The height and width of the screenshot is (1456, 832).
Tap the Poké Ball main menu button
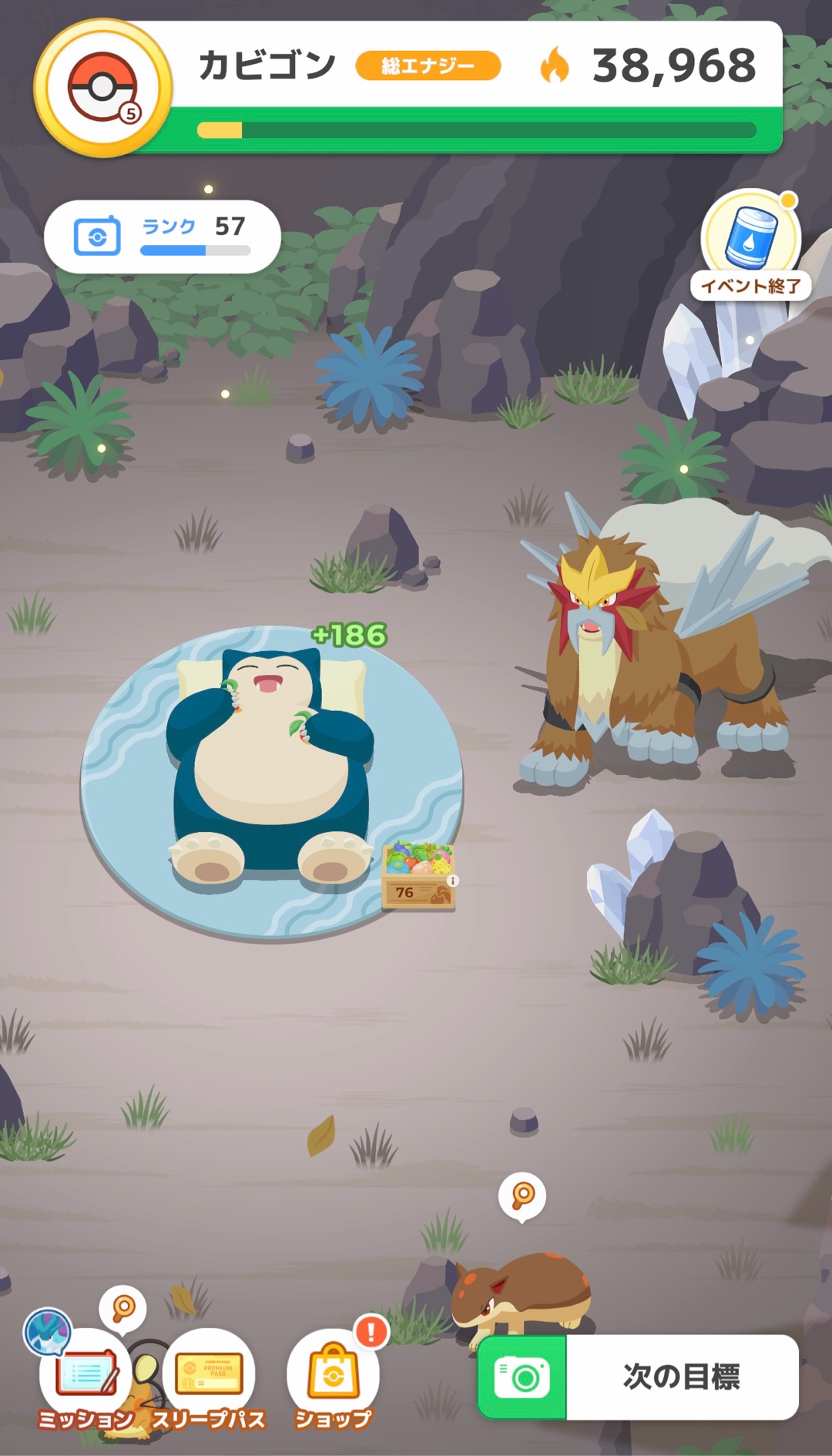(102, 88)
